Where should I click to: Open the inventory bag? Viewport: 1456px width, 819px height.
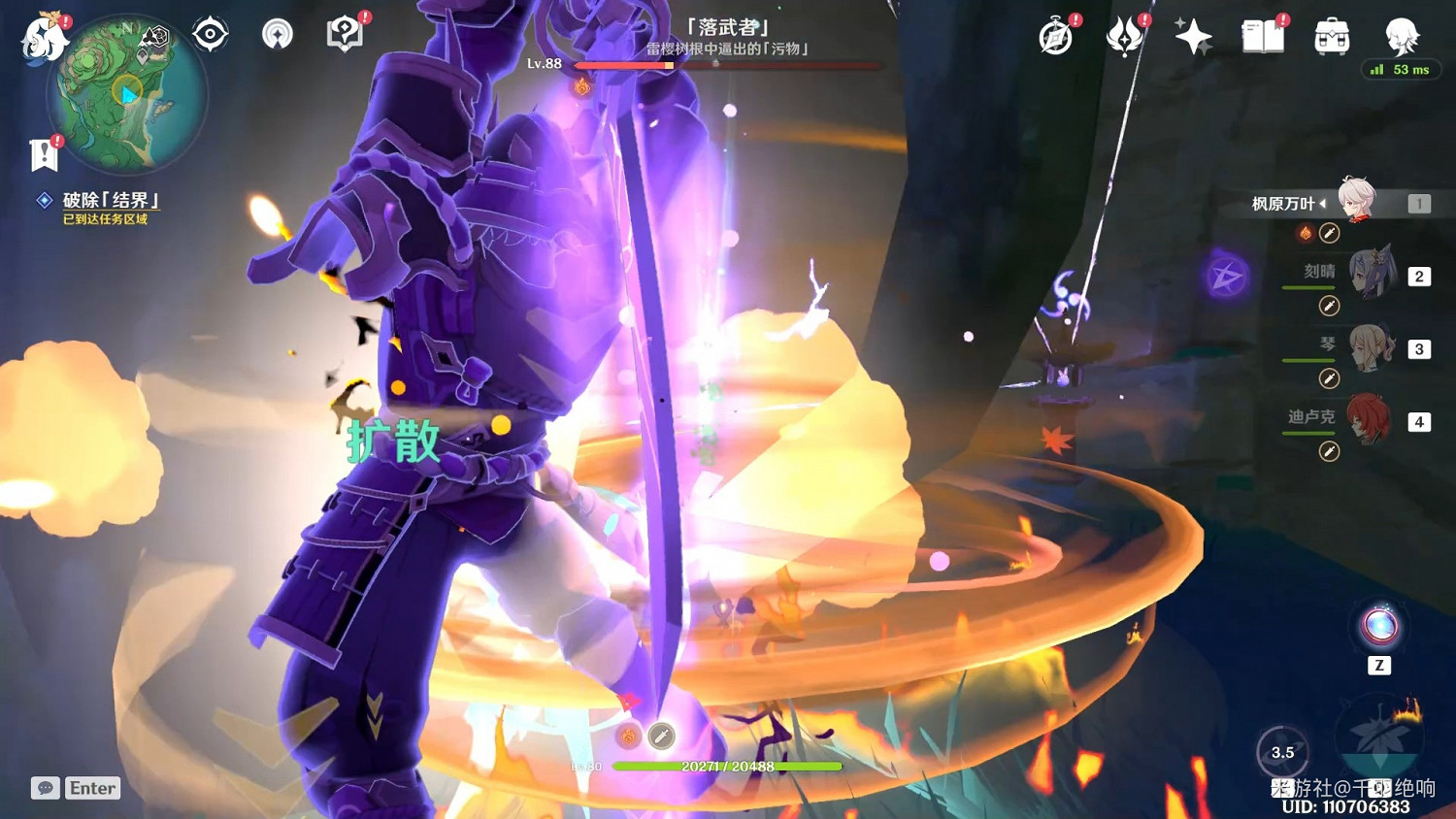(x=1331, y=37)
